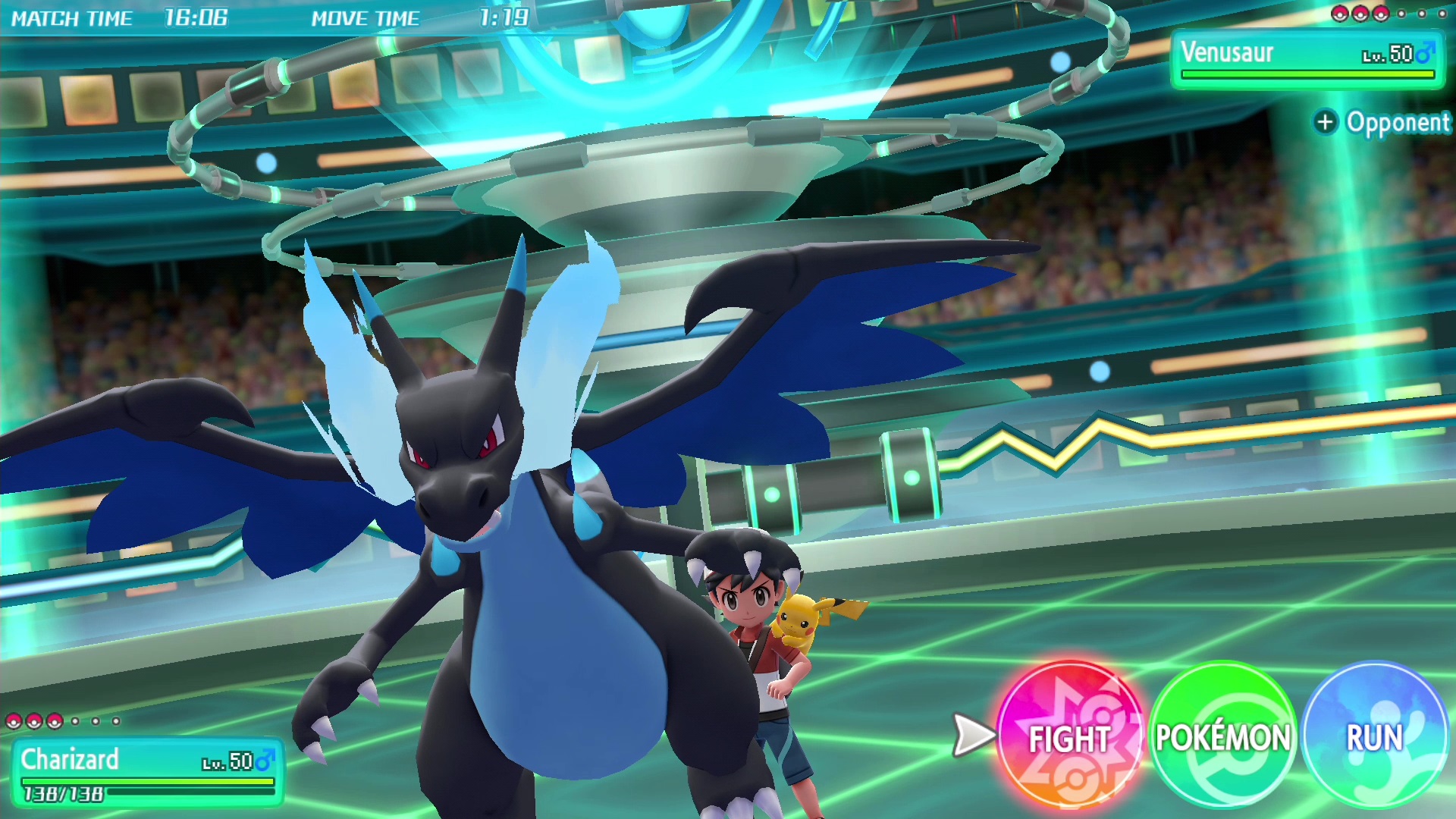Click an empty team slot dot near Charizard's Poké Balls
This screenshot has height=819, width=1456.
75,721
